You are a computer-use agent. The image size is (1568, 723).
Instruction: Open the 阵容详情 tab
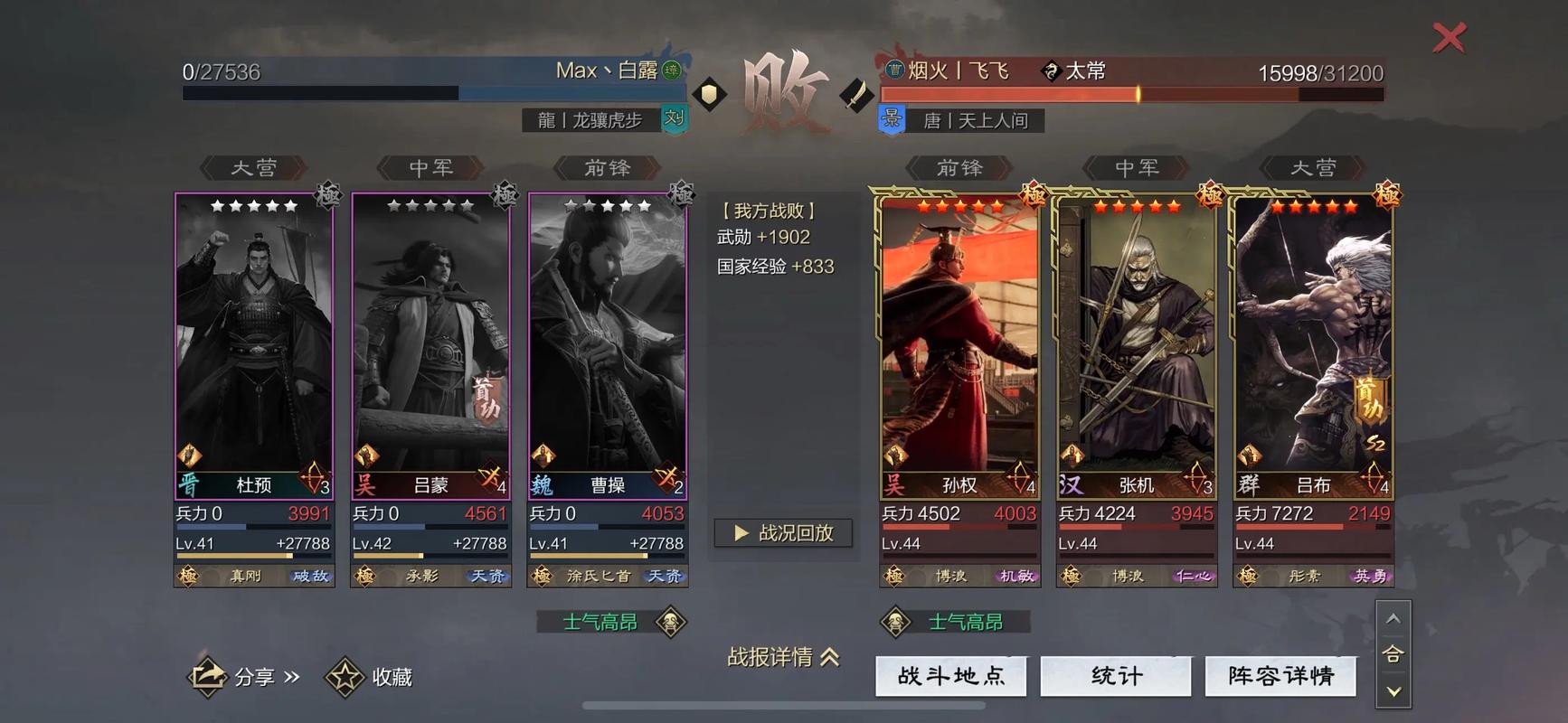tap(1281, 675)
